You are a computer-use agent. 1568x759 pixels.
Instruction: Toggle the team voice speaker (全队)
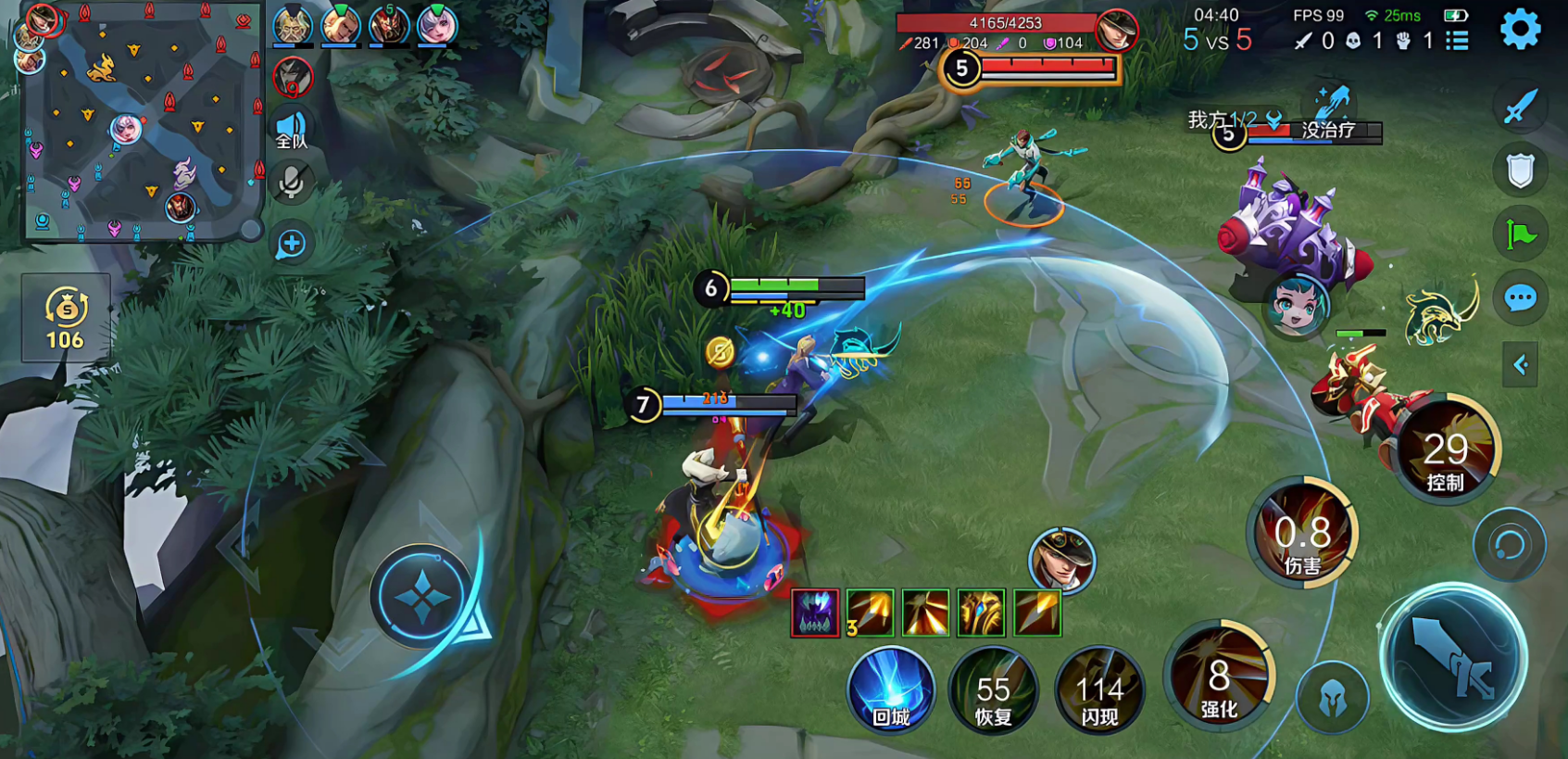click(292, 130)
